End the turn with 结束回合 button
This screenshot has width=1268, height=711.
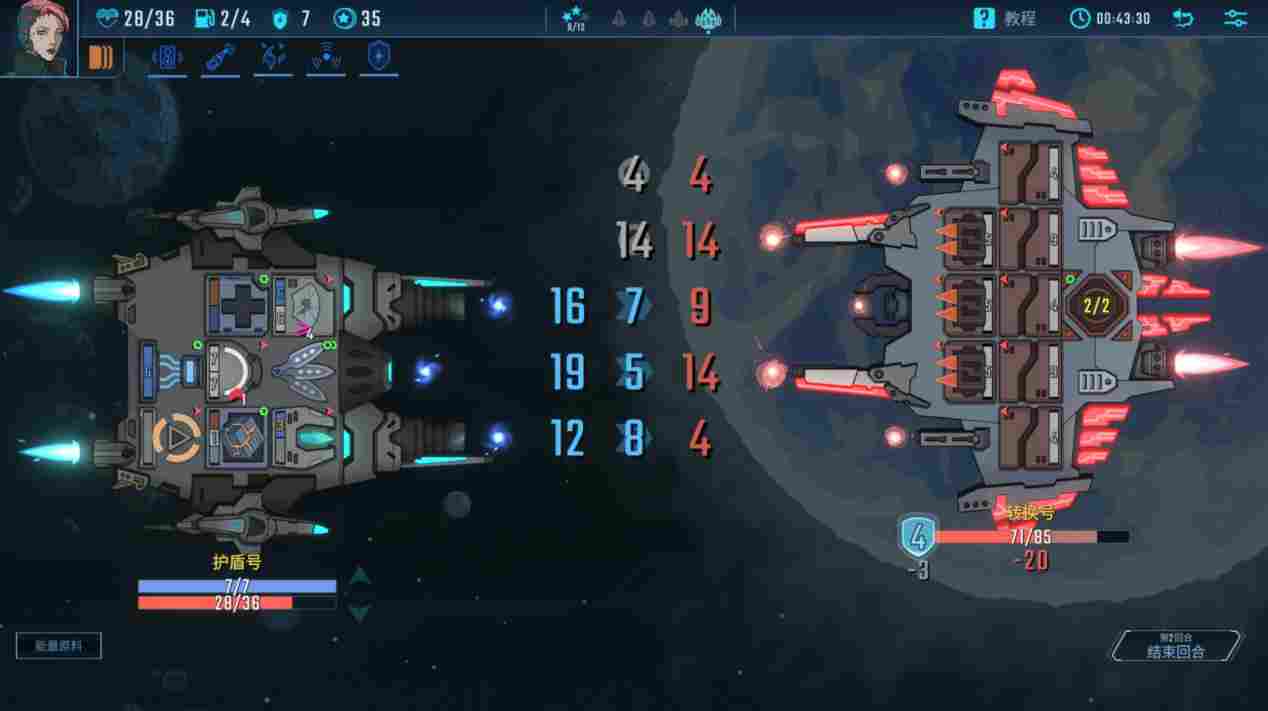(x=1177, y=646)
